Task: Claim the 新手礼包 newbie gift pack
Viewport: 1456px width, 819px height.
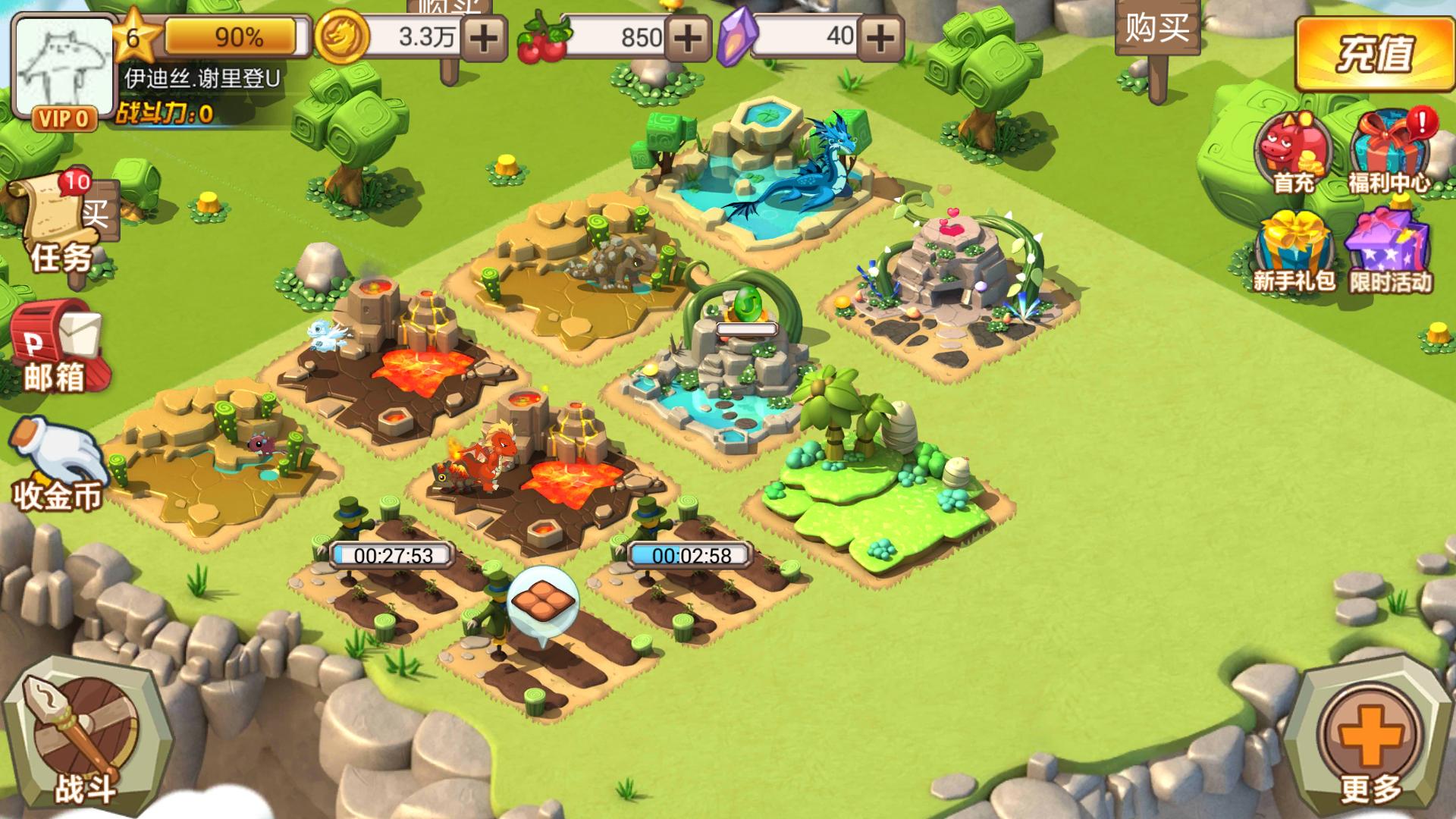Action: (x=1294, y=252)
